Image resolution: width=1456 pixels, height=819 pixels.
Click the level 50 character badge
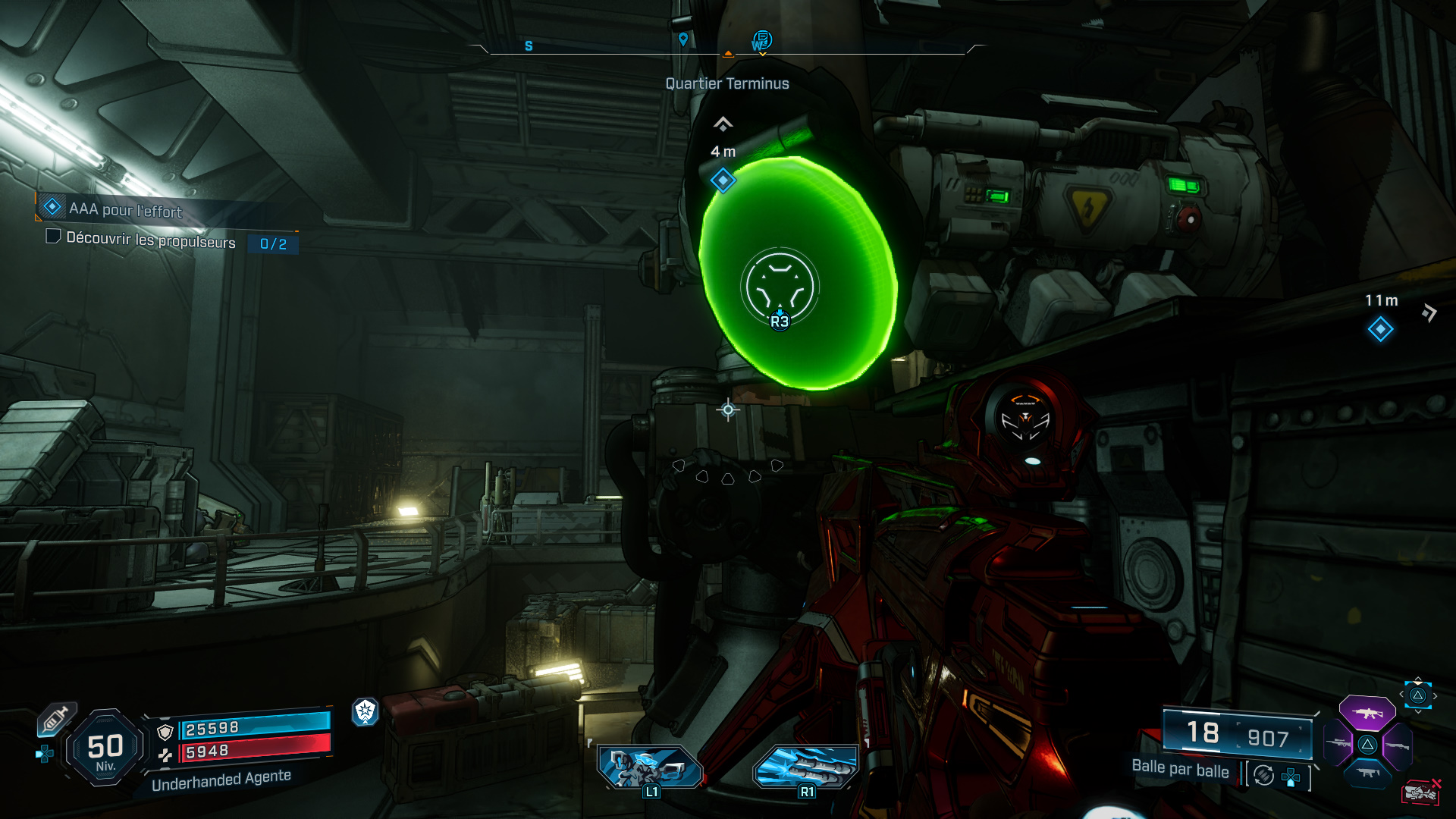(105, 748)
